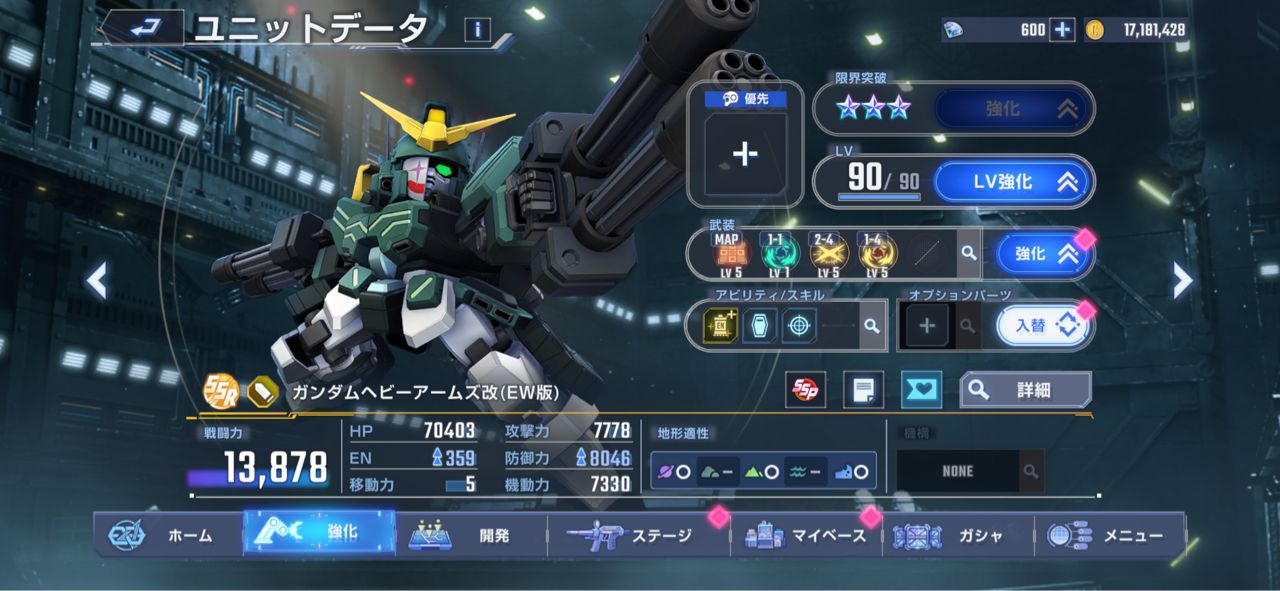Visit the マイベース tab

808,535
